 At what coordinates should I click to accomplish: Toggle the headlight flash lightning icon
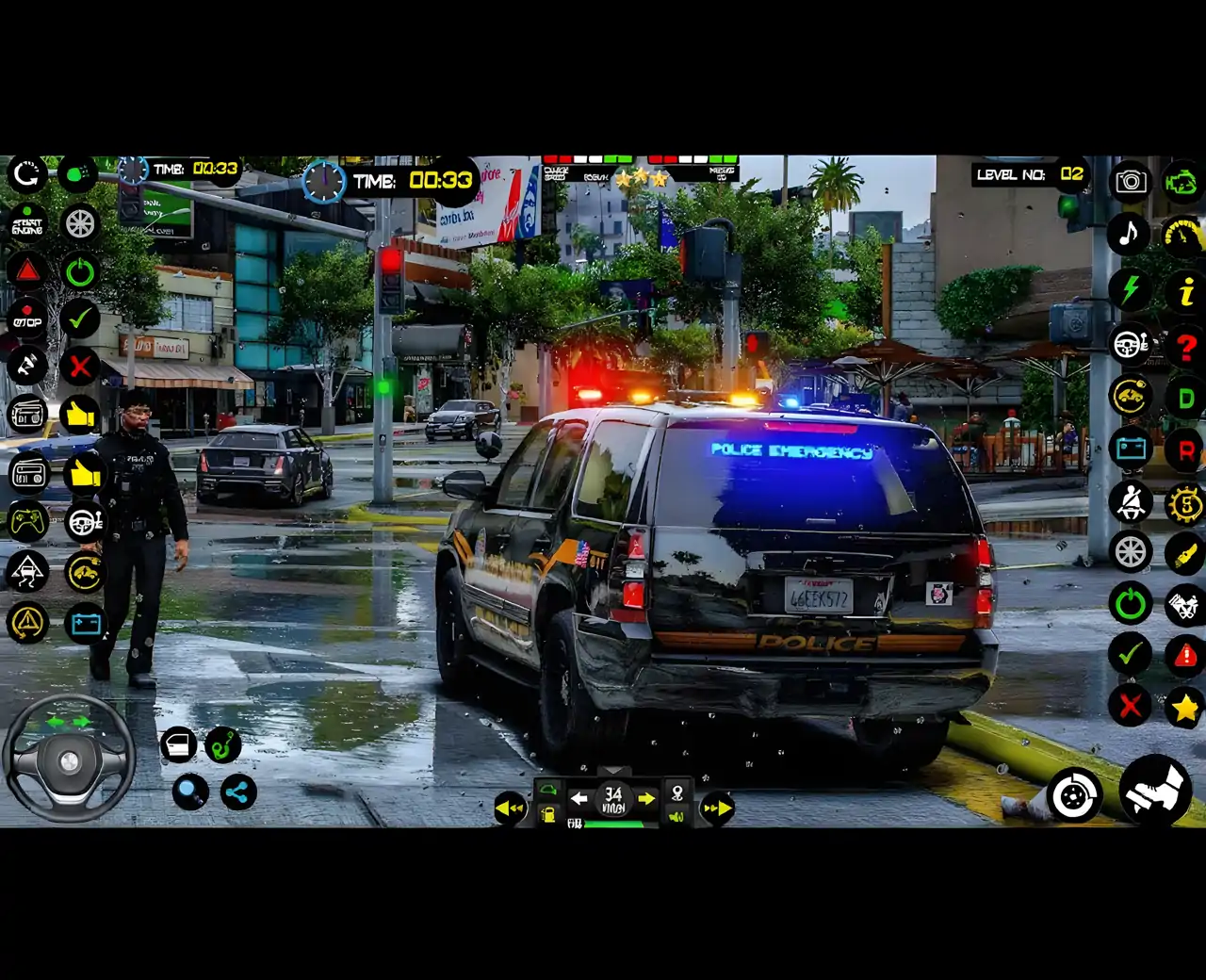(1131, 287)
